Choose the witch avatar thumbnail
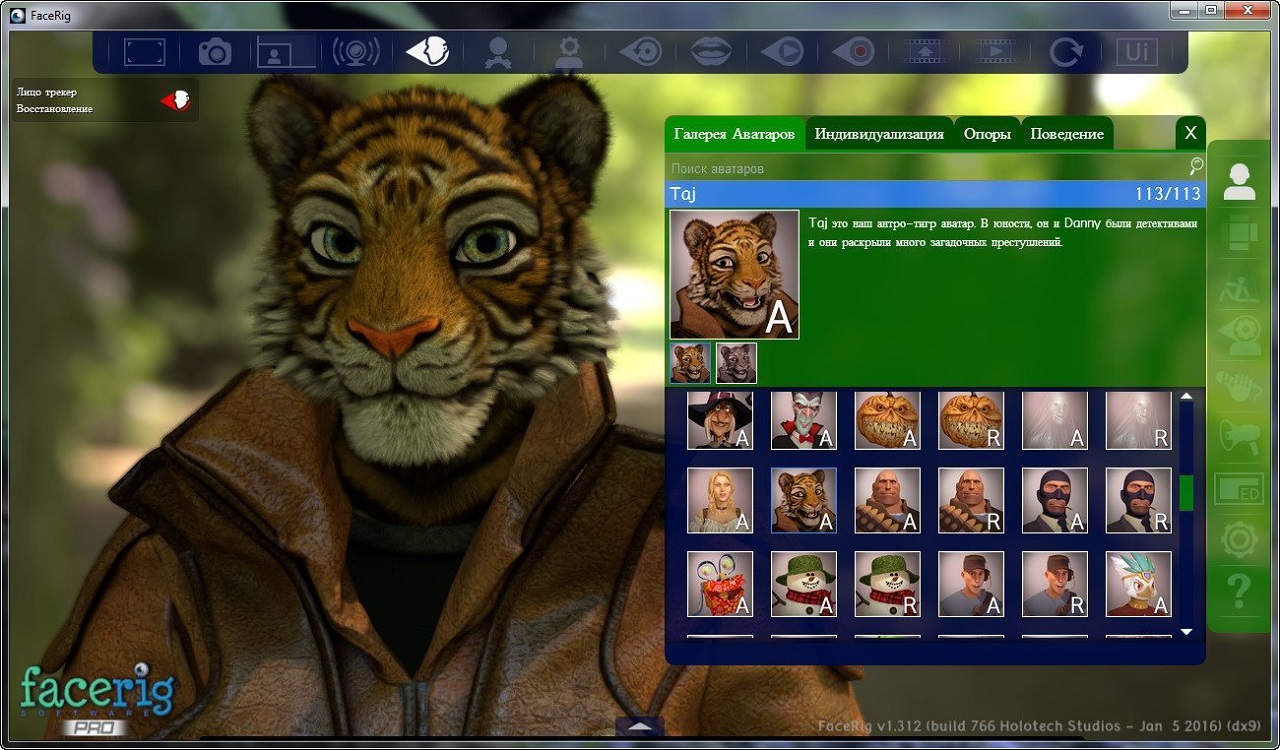Image resolution: width=1280 pixels, height=750 pixels. [720, 421]
